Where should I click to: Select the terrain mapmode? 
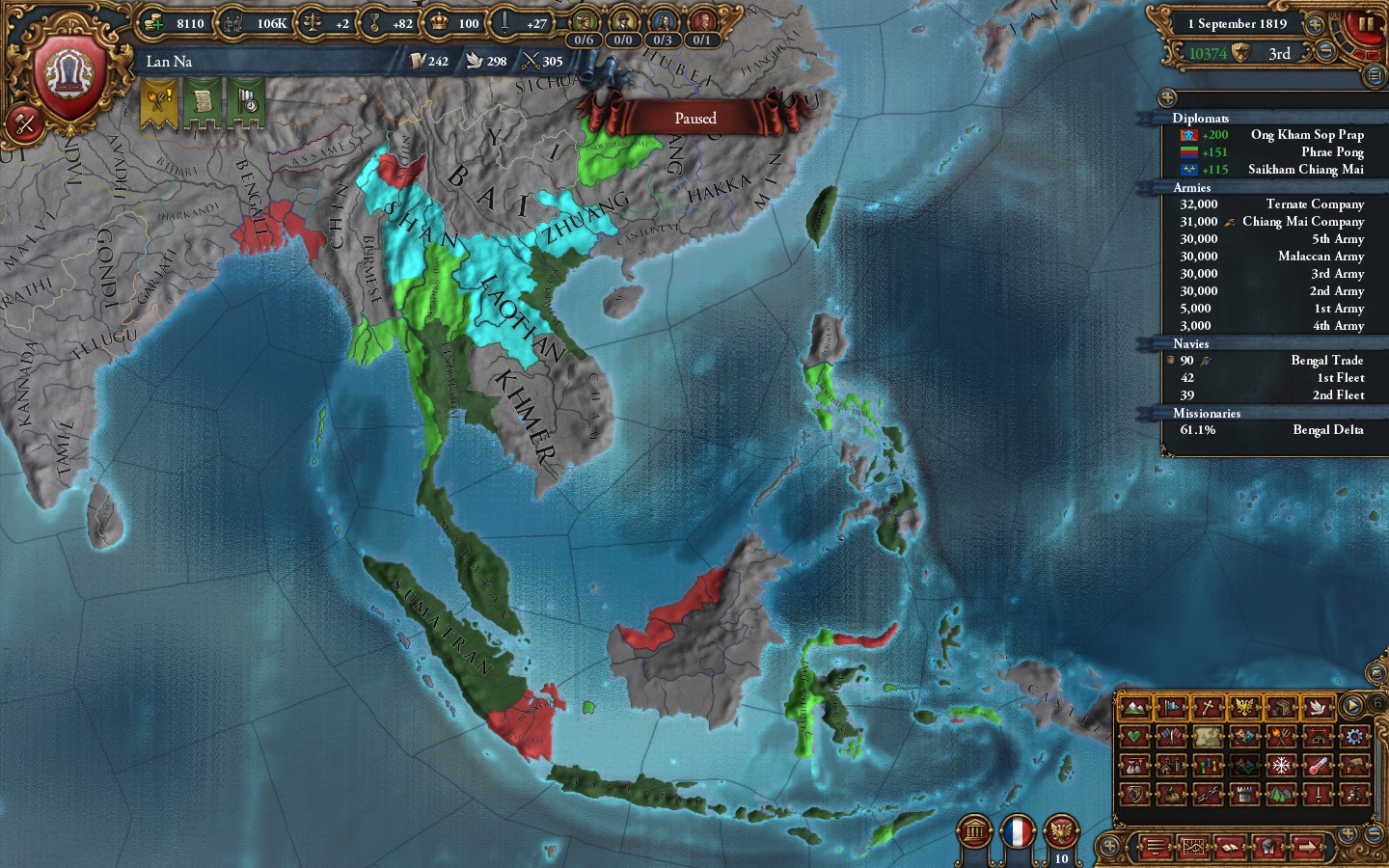(x=1135, y=709)
